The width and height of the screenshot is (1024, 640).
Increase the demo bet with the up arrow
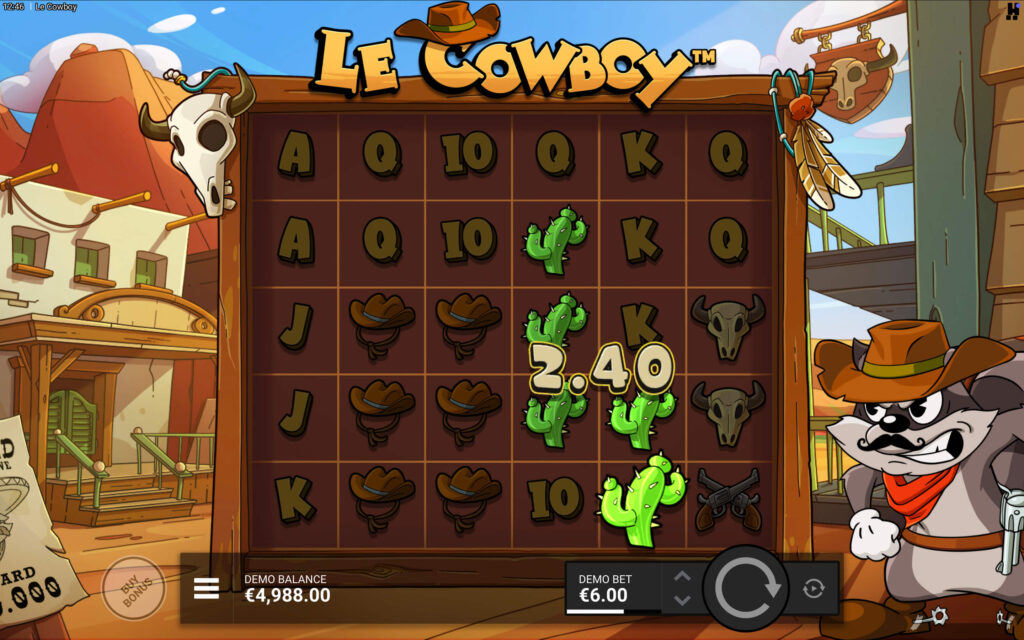[x=682, y=577]
